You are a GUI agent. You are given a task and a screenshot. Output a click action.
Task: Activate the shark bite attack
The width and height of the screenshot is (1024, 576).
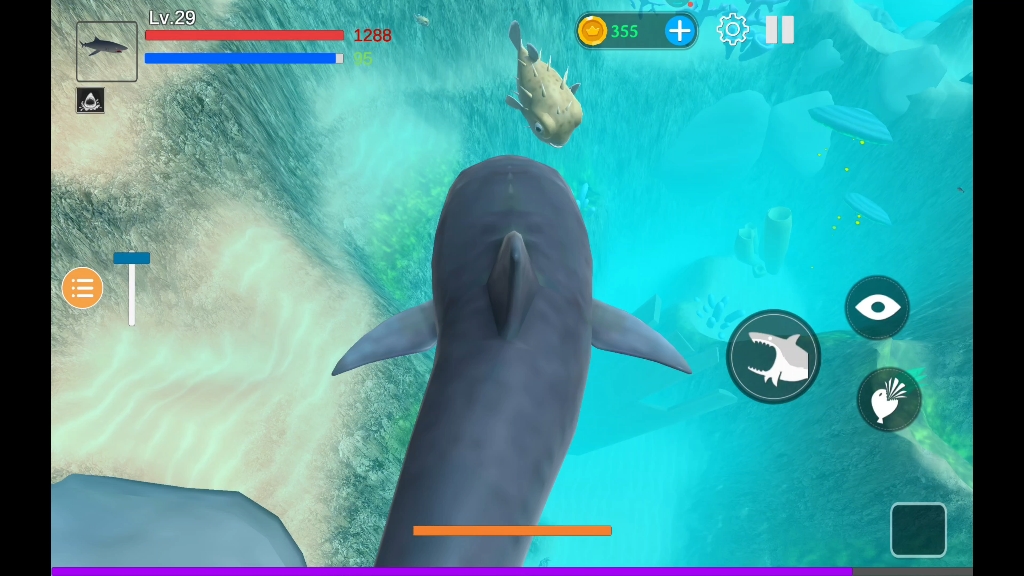(773, 357)
